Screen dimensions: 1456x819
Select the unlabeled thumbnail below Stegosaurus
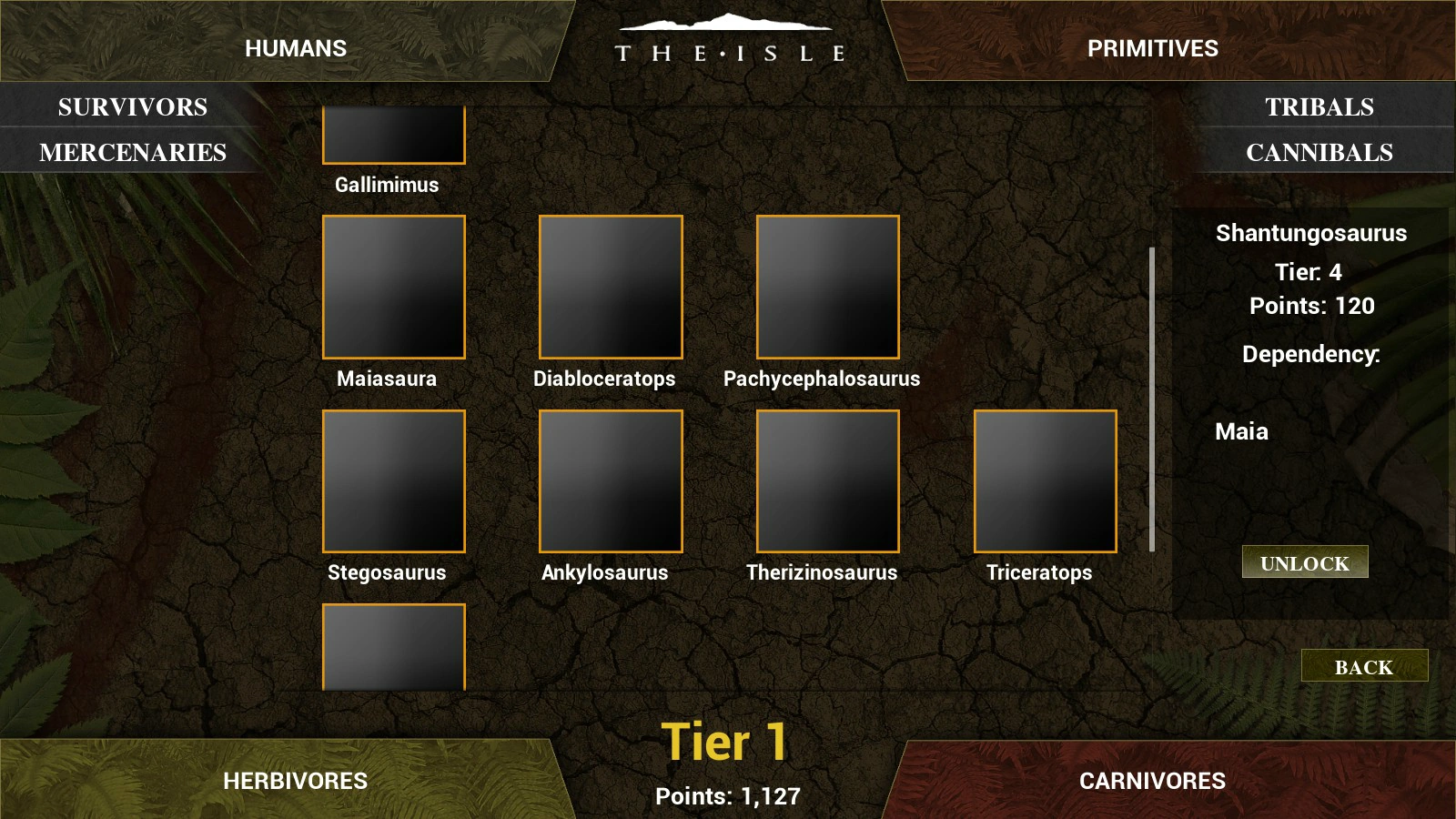393,646
